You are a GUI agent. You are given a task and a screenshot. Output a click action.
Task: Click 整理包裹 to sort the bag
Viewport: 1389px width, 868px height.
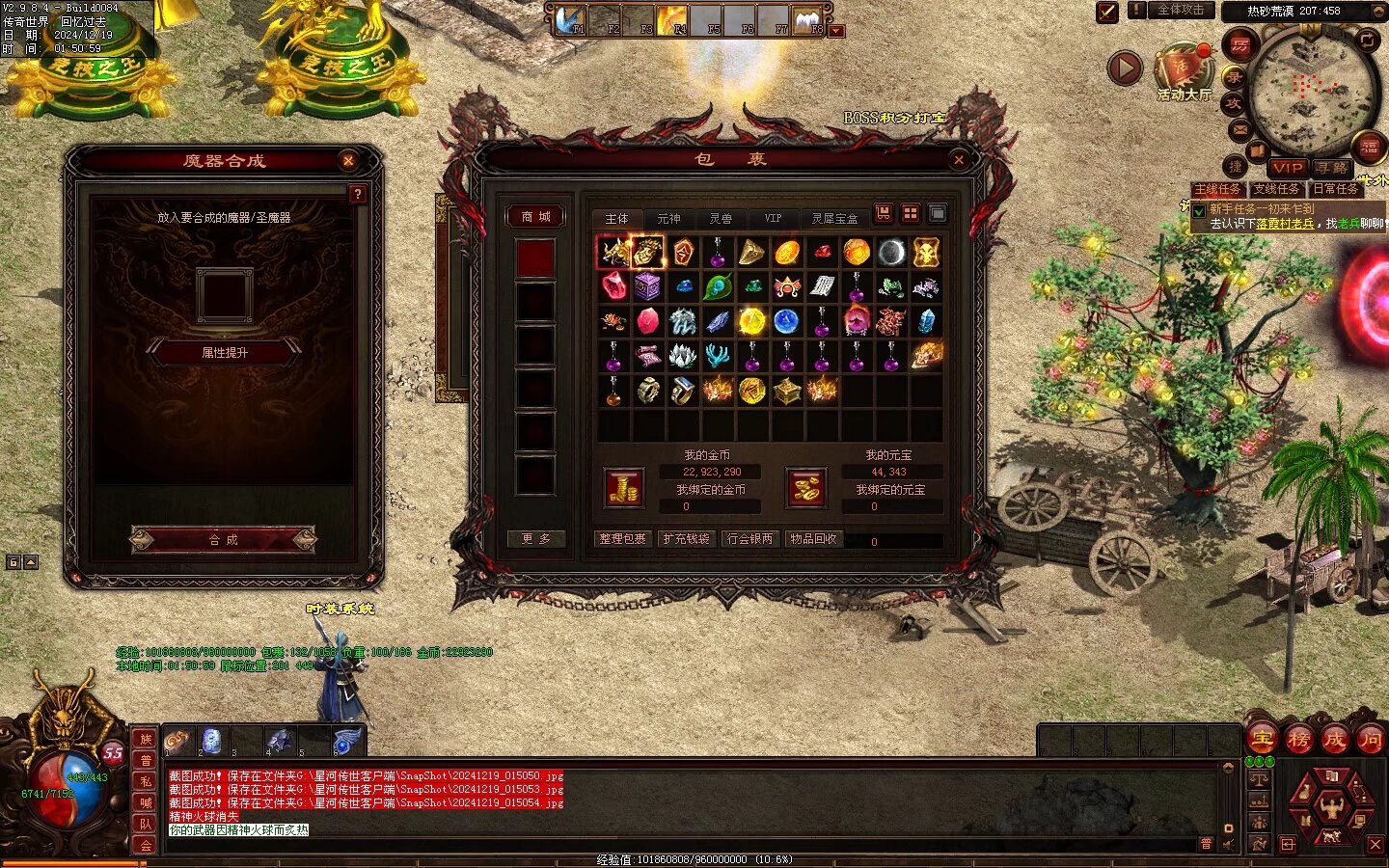[x=622, y=539]
